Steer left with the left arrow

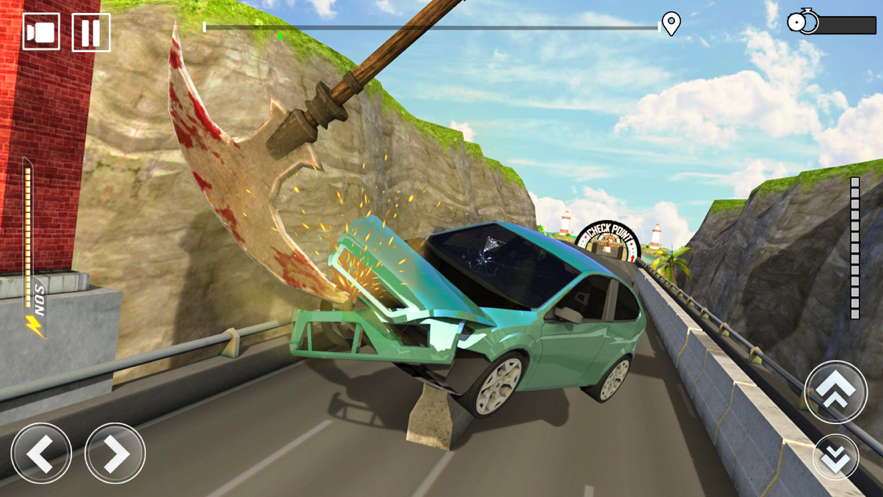coord(41,453)
